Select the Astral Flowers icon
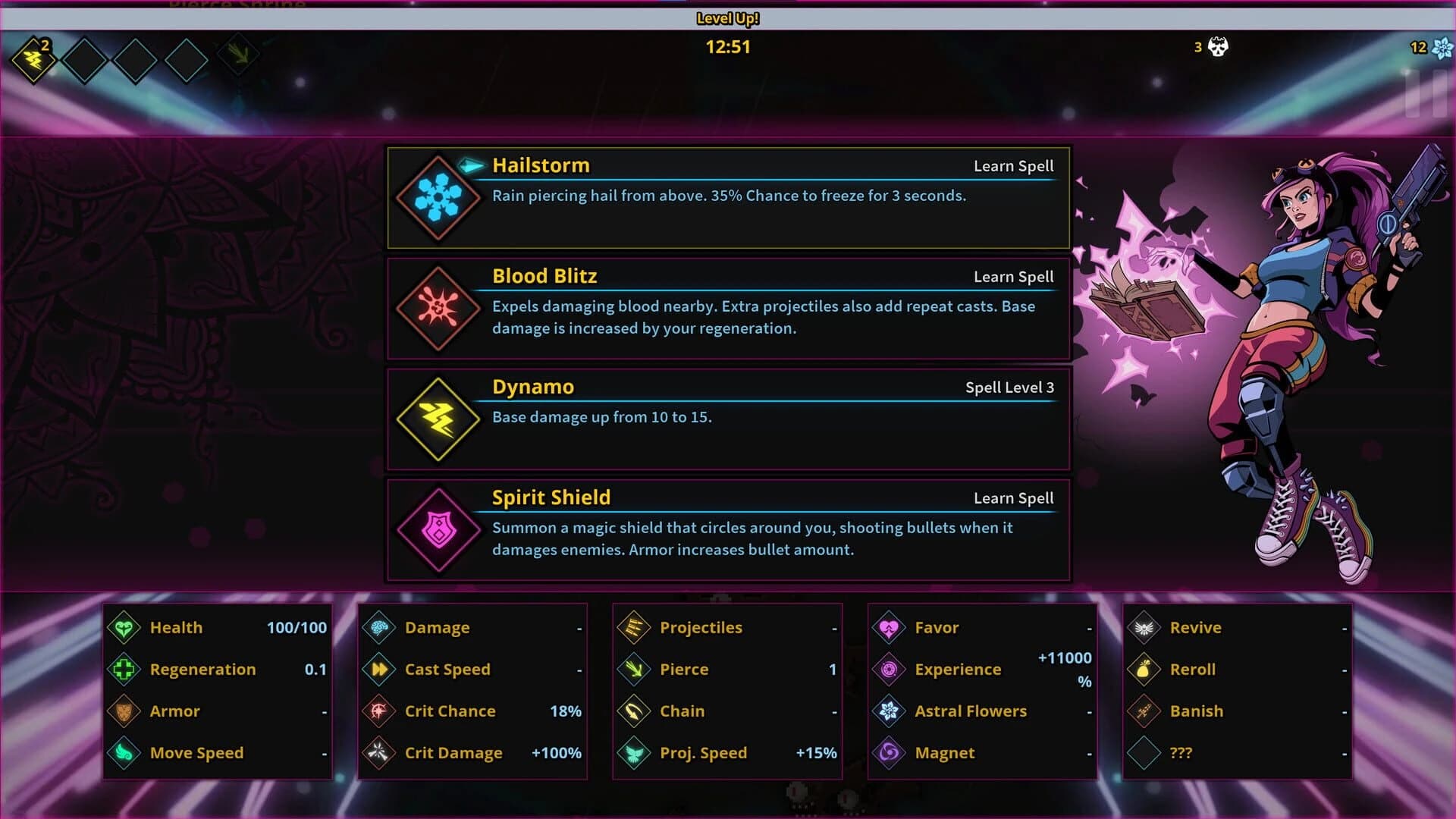This screenshot has width=1456, height=819. [889, 711]
